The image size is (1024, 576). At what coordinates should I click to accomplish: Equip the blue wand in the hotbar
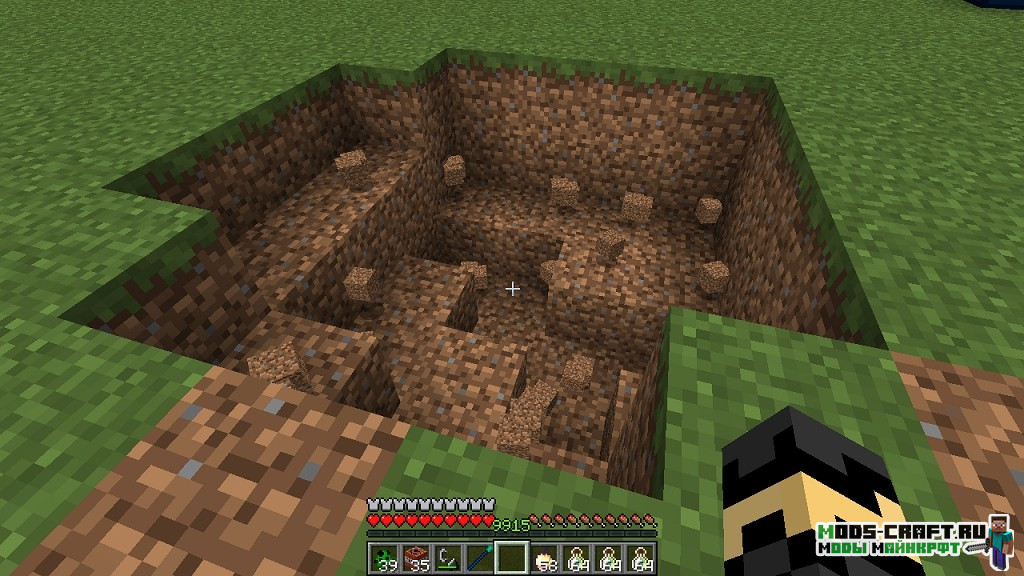480,556
